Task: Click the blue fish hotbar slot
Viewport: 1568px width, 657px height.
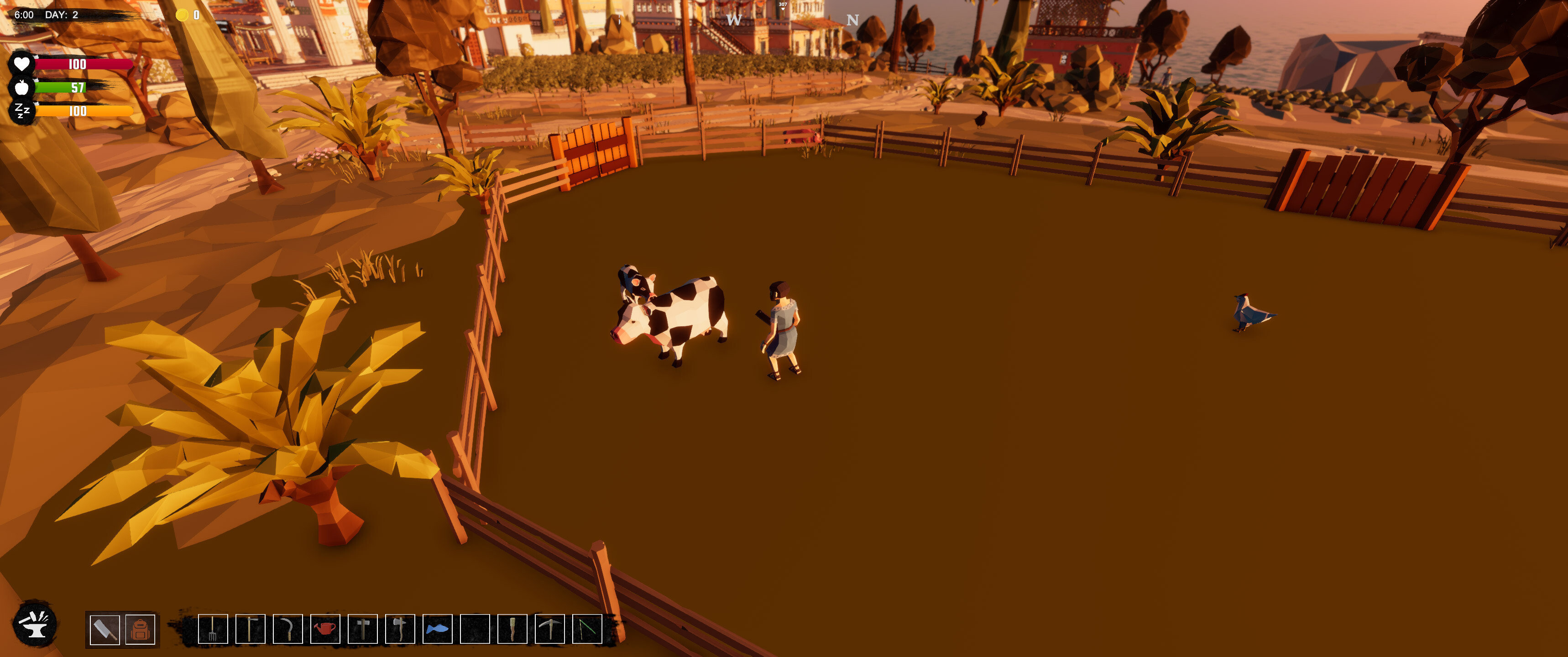Action: pyautogui.click(x=439, y=629)
